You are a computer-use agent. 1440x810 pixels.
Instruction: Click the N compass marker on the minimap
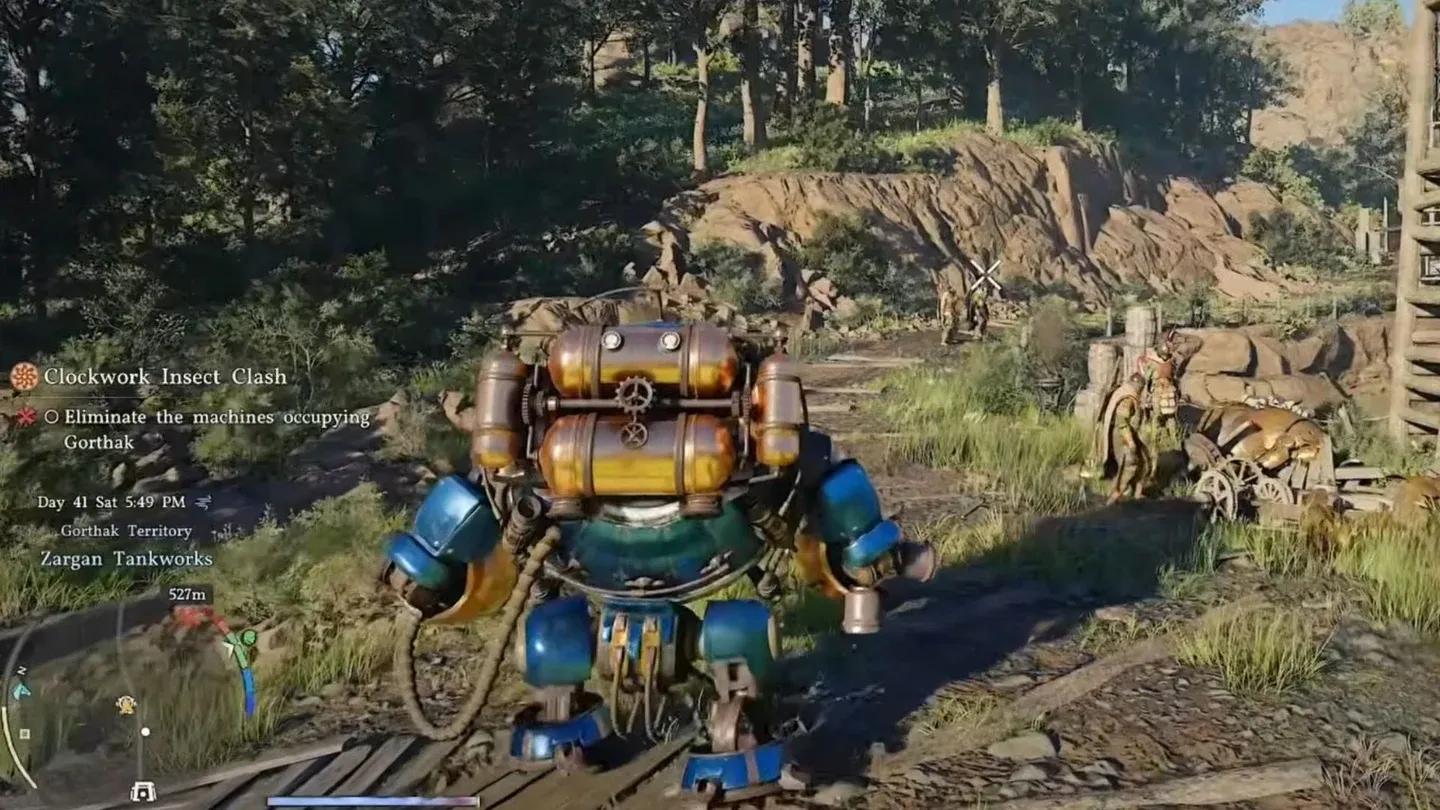pos(21,670)
